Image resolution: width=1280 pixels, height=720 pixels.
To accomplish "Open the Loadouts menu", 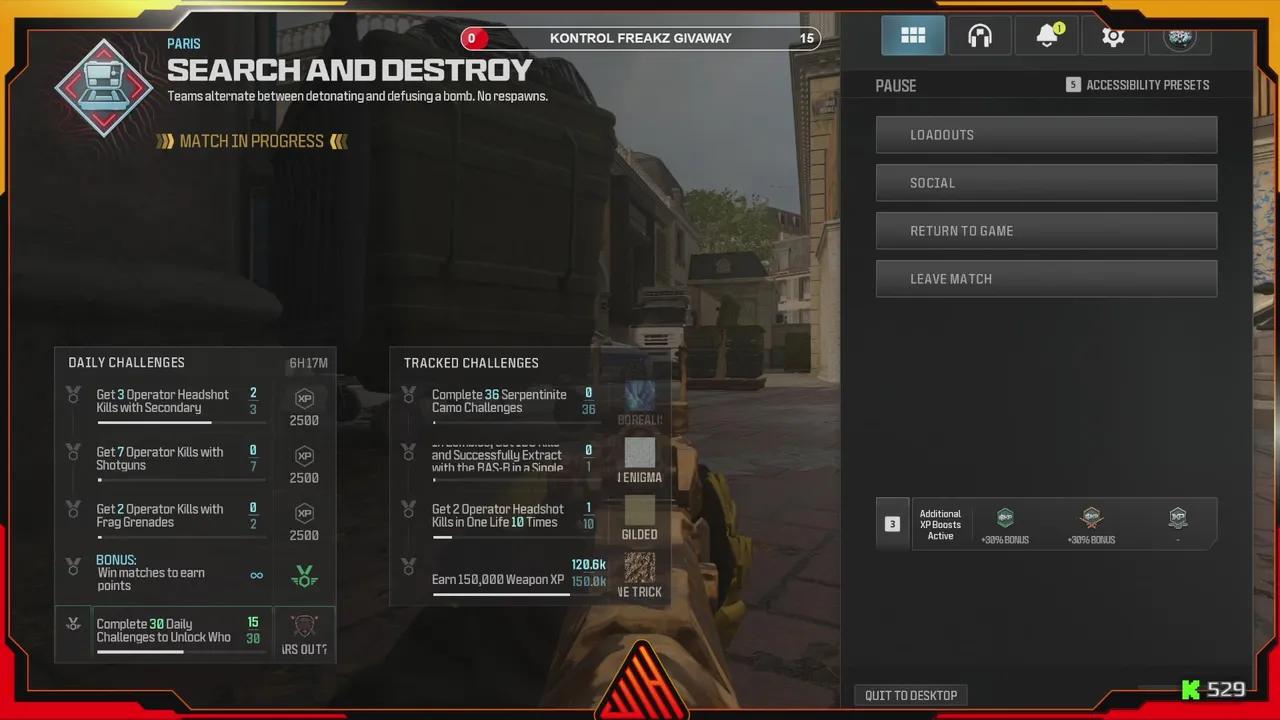I will (x=1046, y=134).
